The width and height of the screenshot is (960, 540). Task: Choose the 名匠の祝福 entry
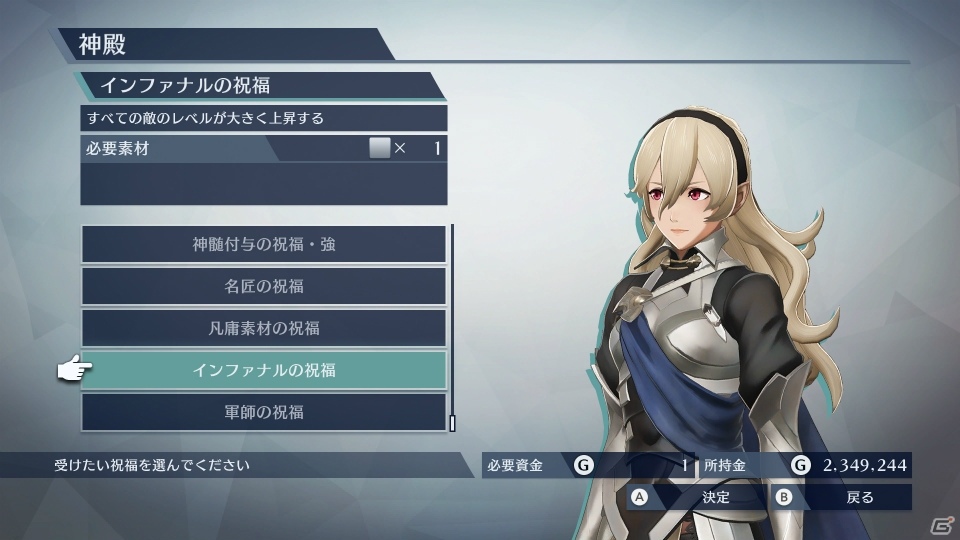264,286
